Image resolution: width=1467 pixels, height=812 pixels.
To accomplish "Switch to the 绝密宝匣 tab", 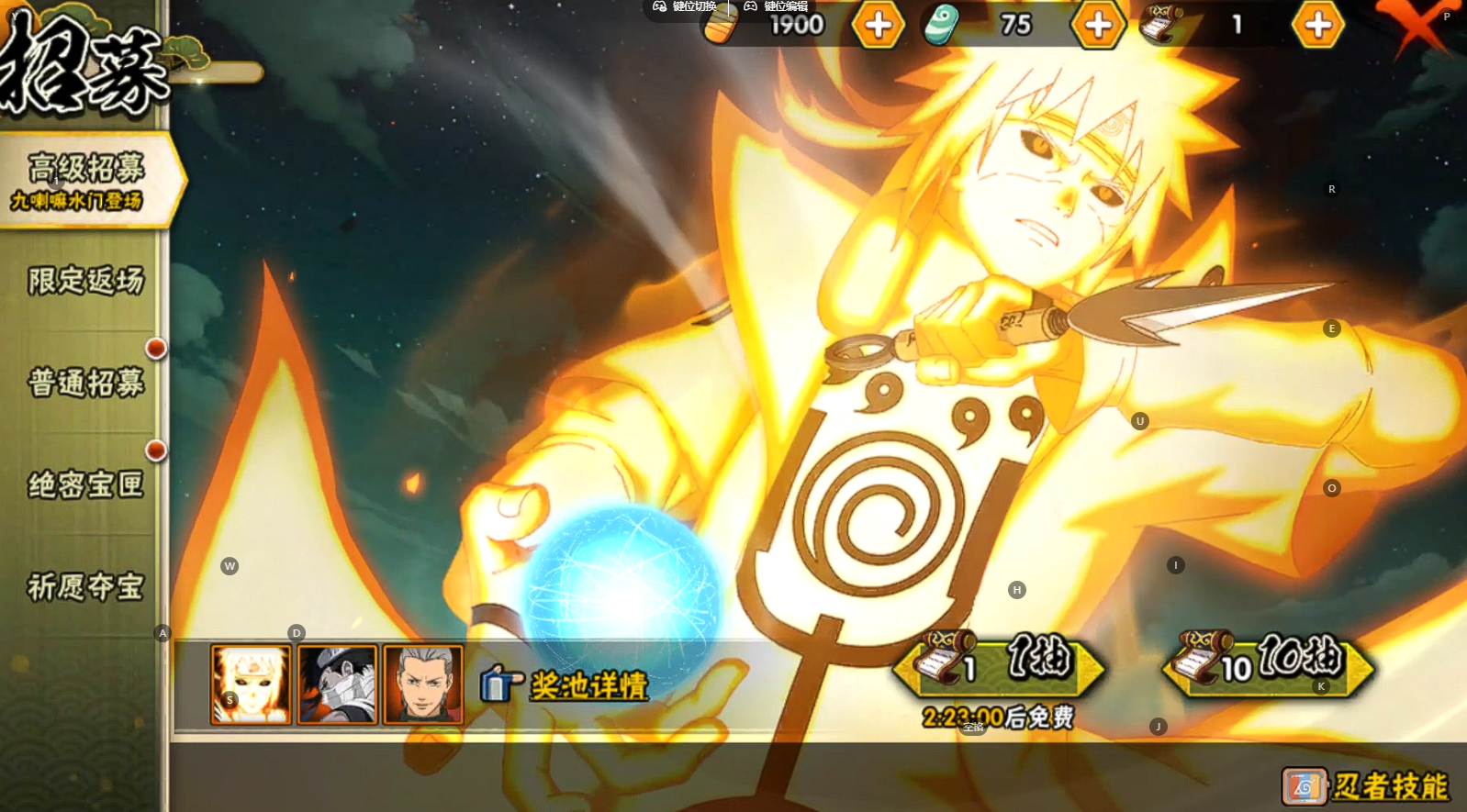I will click(86, 484).
